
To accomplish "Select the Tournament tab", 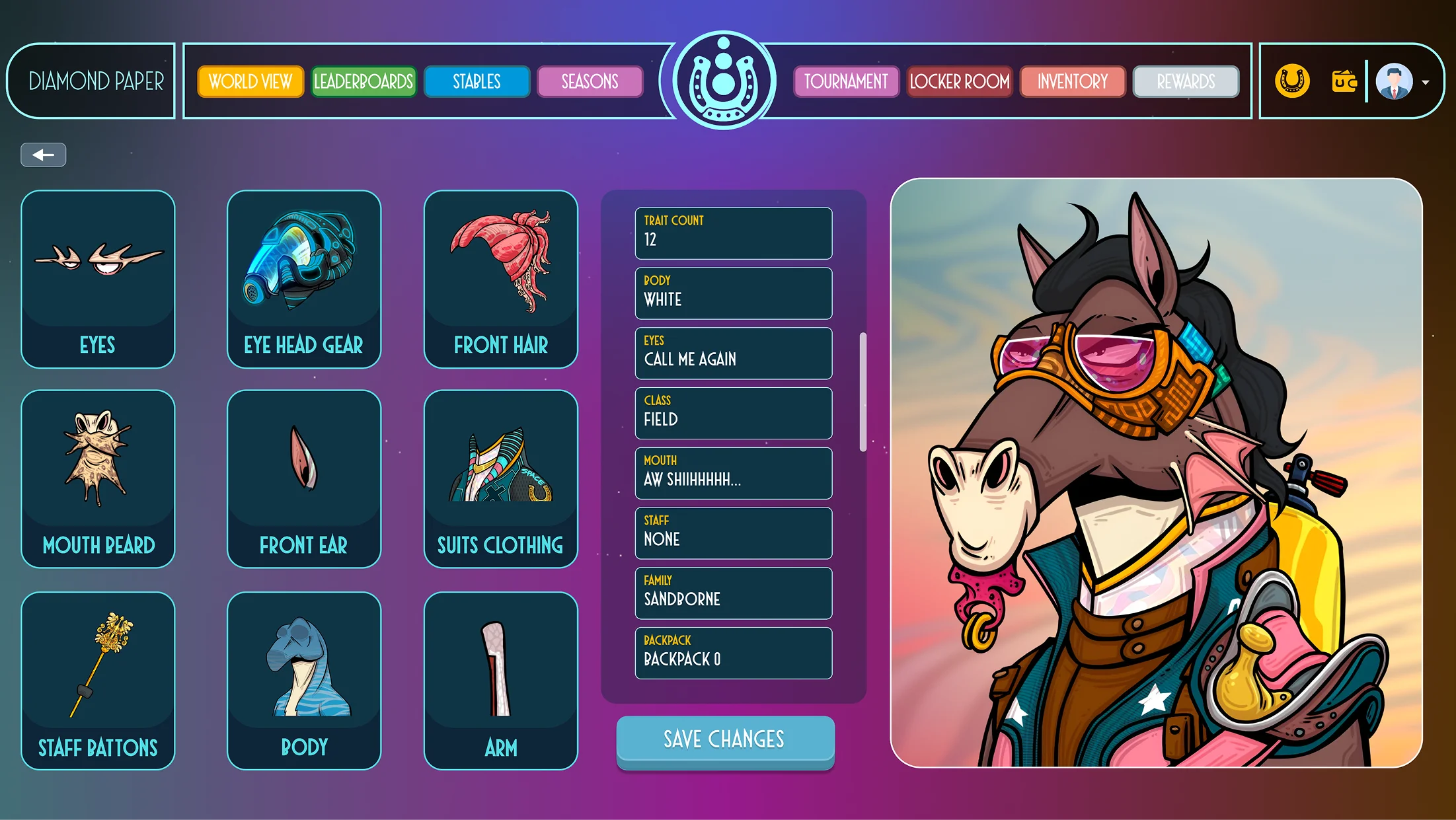I will (x=846, y=82).
